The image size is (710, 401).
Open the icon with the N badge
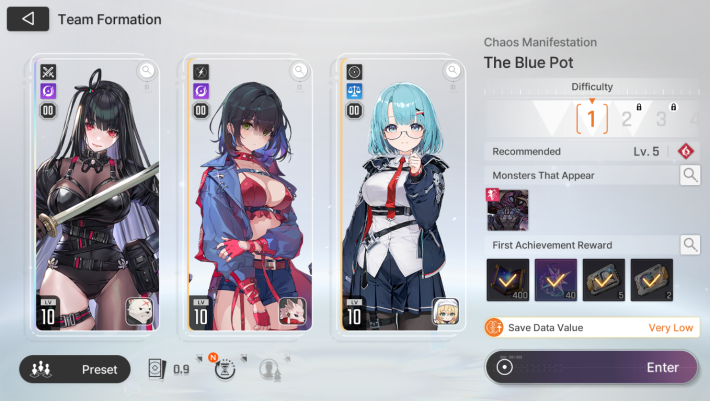(226, 368)
